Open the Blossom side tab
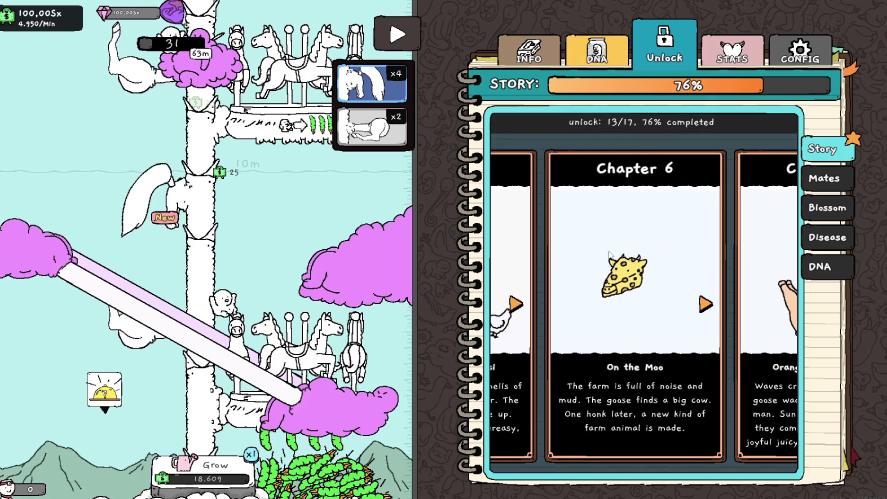The height and width of the screenshot is (499, 887). point(827,208)
